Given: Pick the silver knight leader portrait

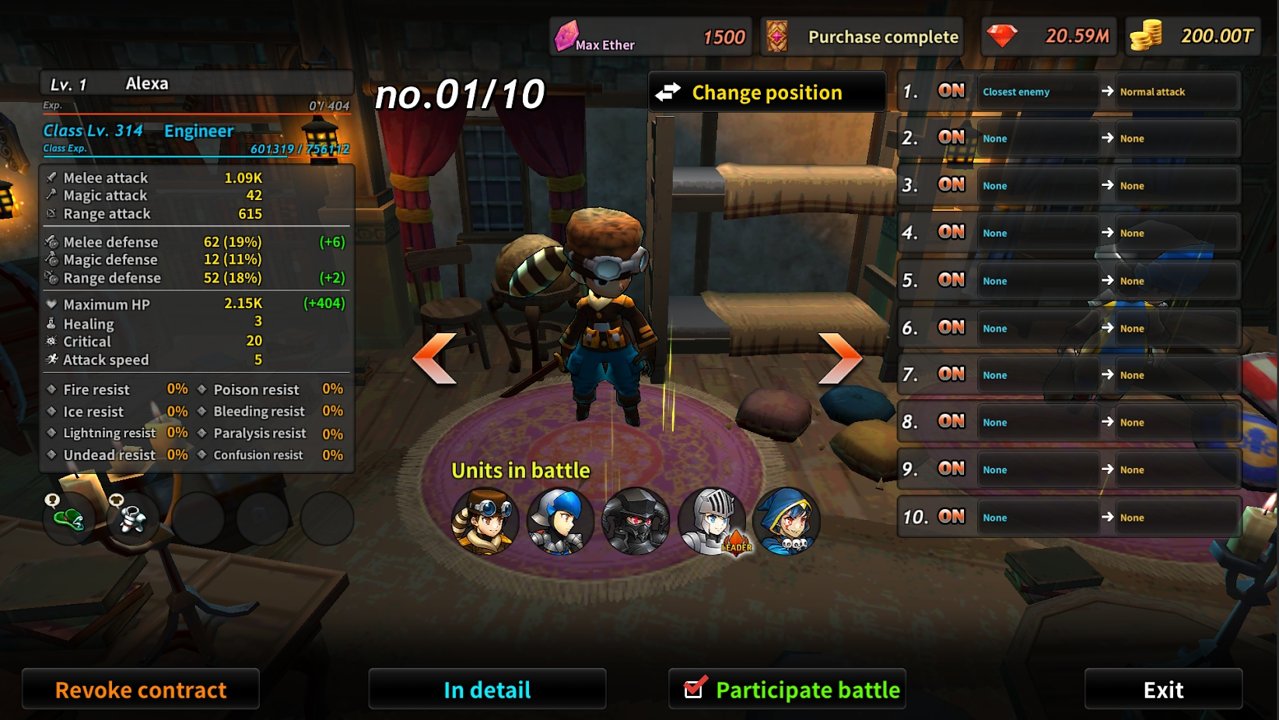Looking at the screenshot, I should pyautogui.click(x=711, y=521).
